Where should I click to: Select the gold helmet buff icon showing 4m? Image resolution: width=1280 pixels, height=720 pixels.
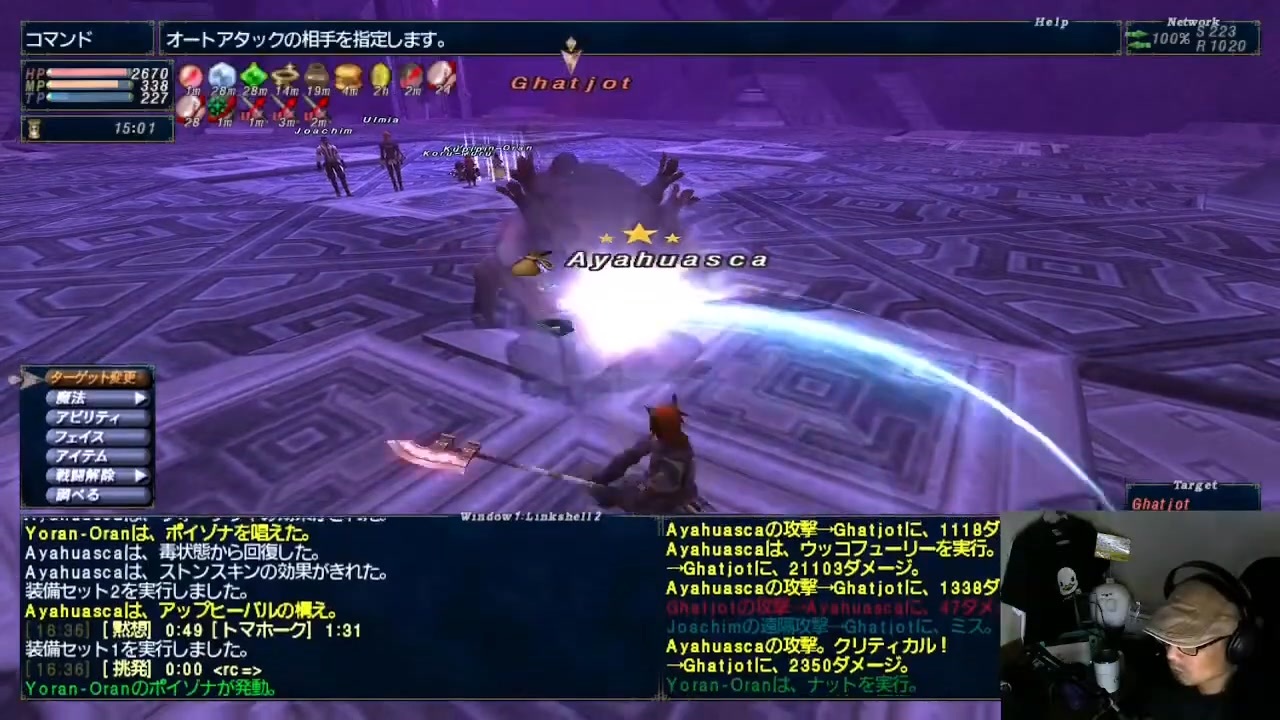pyautogui.click(x=348, y=75)
